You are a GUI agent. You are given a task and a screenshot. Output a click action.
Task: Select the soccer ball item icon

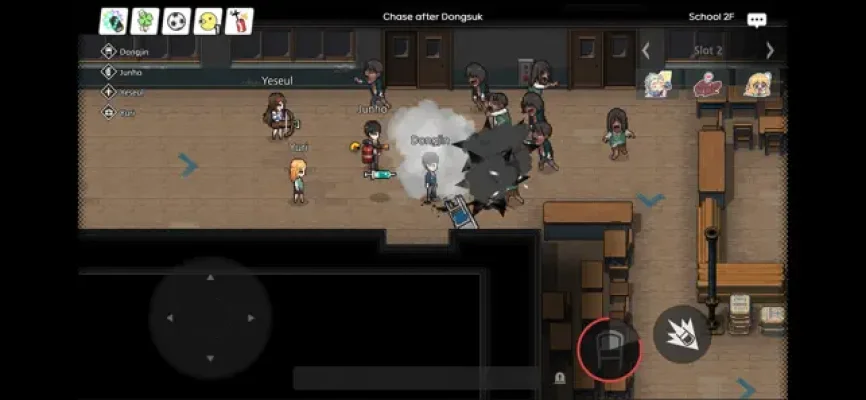click(176, 21)
